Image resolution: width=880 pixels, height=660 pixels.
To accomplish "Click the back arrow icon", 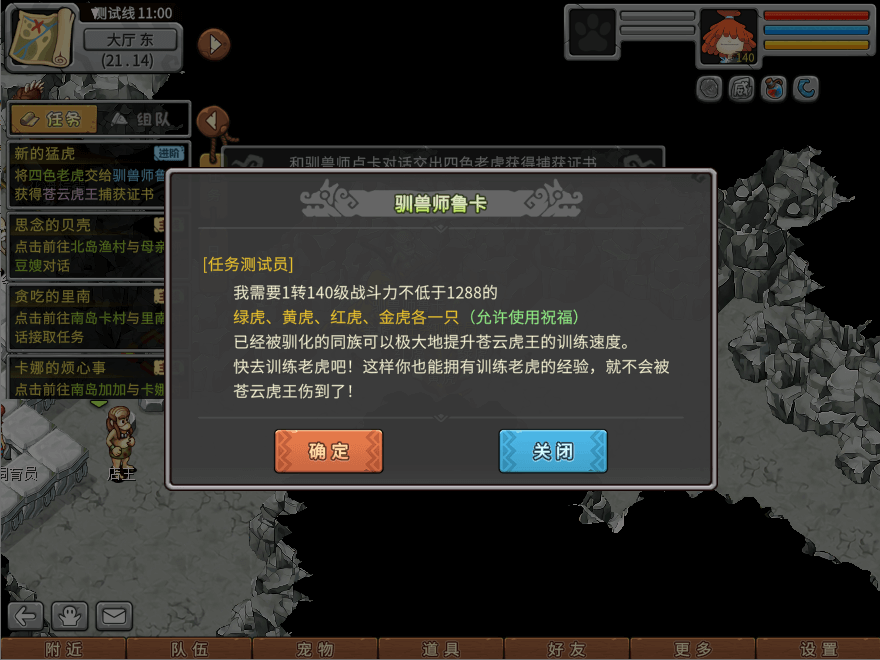I will click(27, 615).
